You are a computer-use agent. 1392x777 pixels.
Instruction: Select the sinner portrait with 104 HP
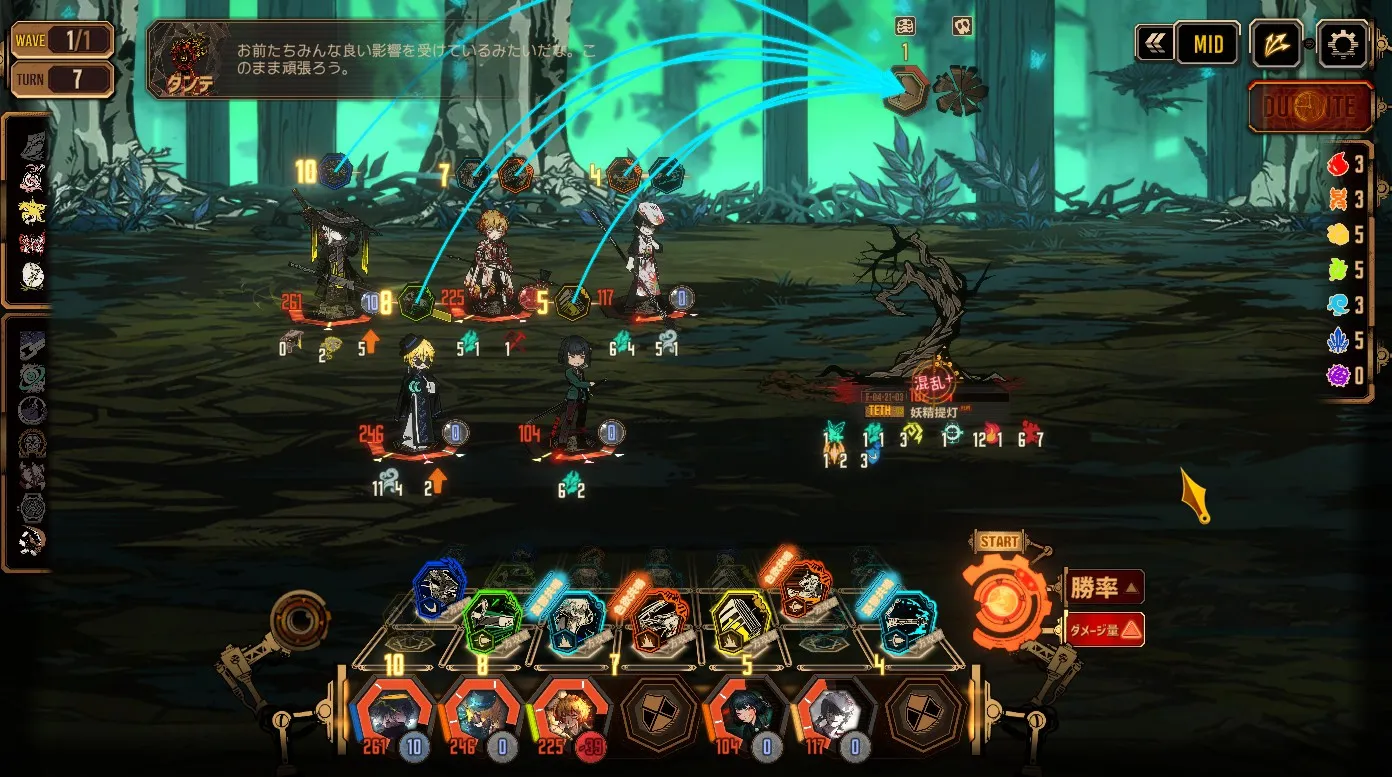point(742,714)
